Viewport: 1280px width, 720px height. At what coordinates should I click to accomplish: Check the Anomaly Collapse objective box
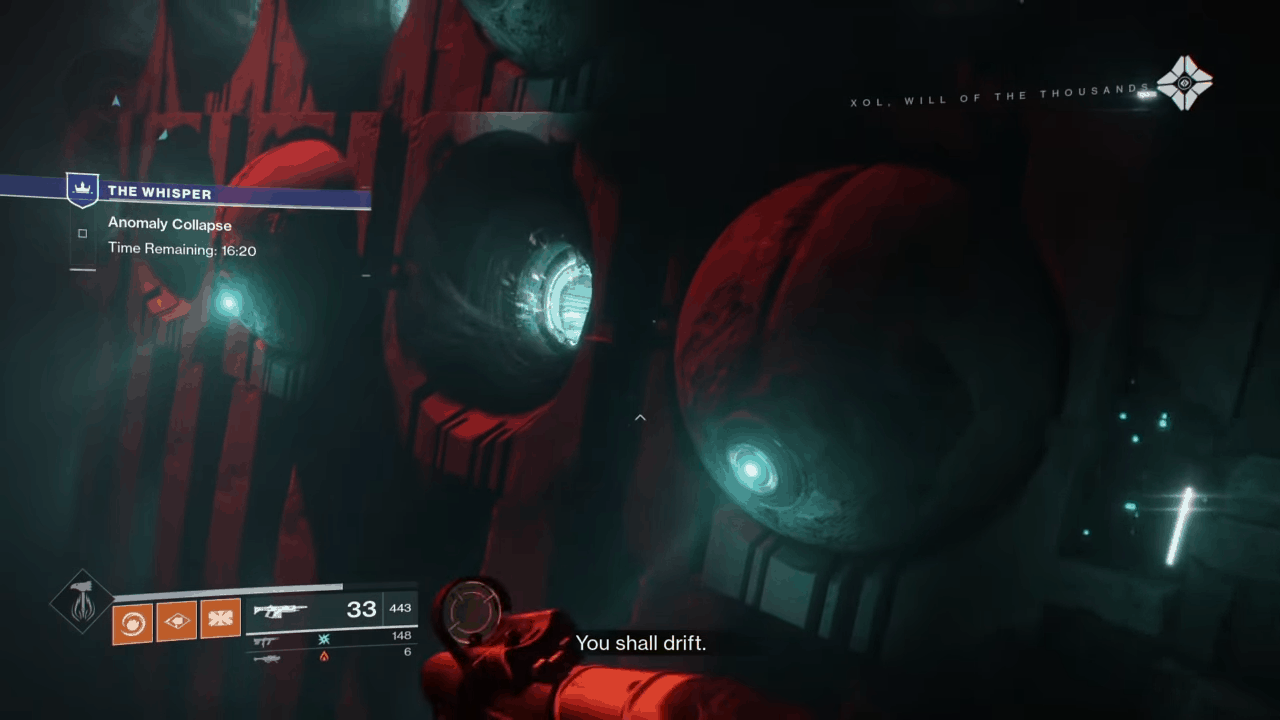point(83,233)
